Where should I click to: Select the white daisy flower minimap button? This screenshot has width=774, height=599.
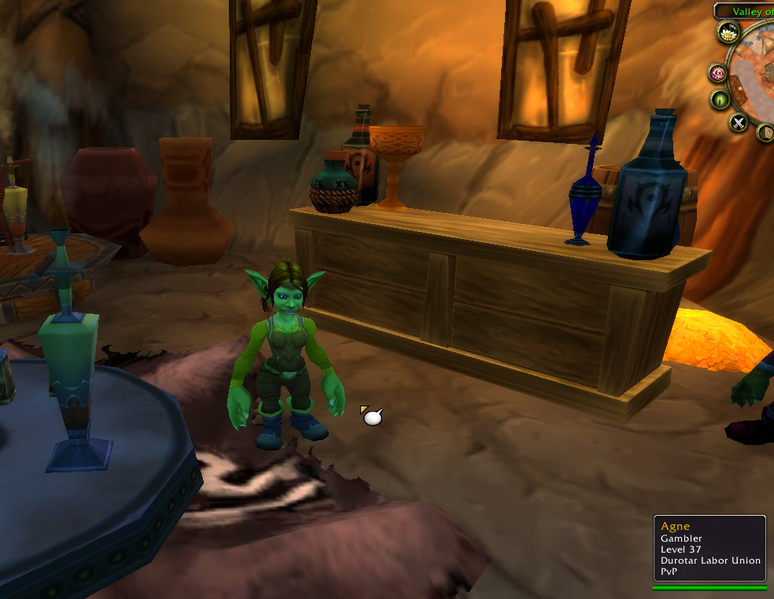click(729, 32)
